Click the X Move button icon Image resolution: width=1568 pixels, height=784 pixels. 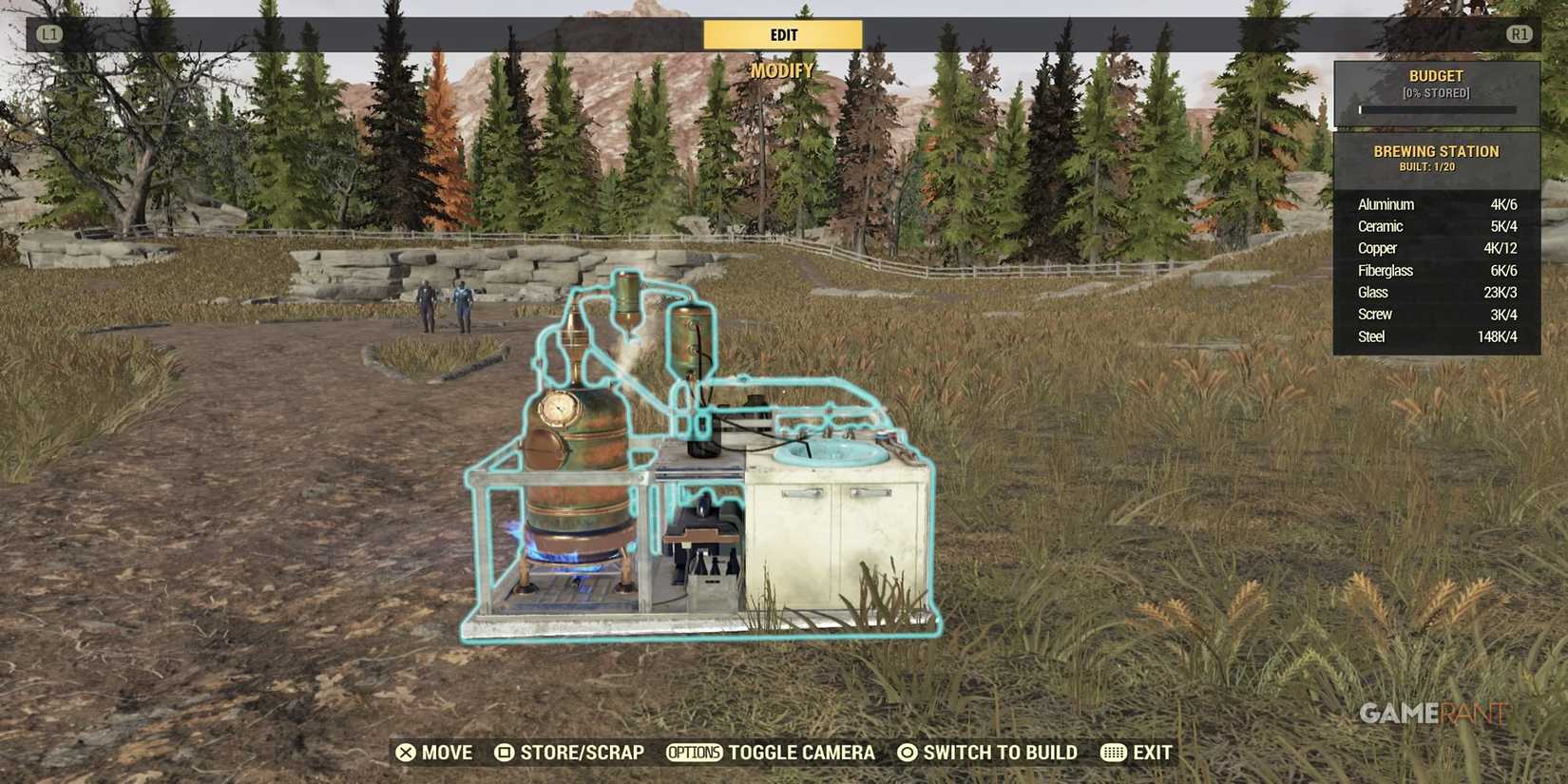coord(409,753)
